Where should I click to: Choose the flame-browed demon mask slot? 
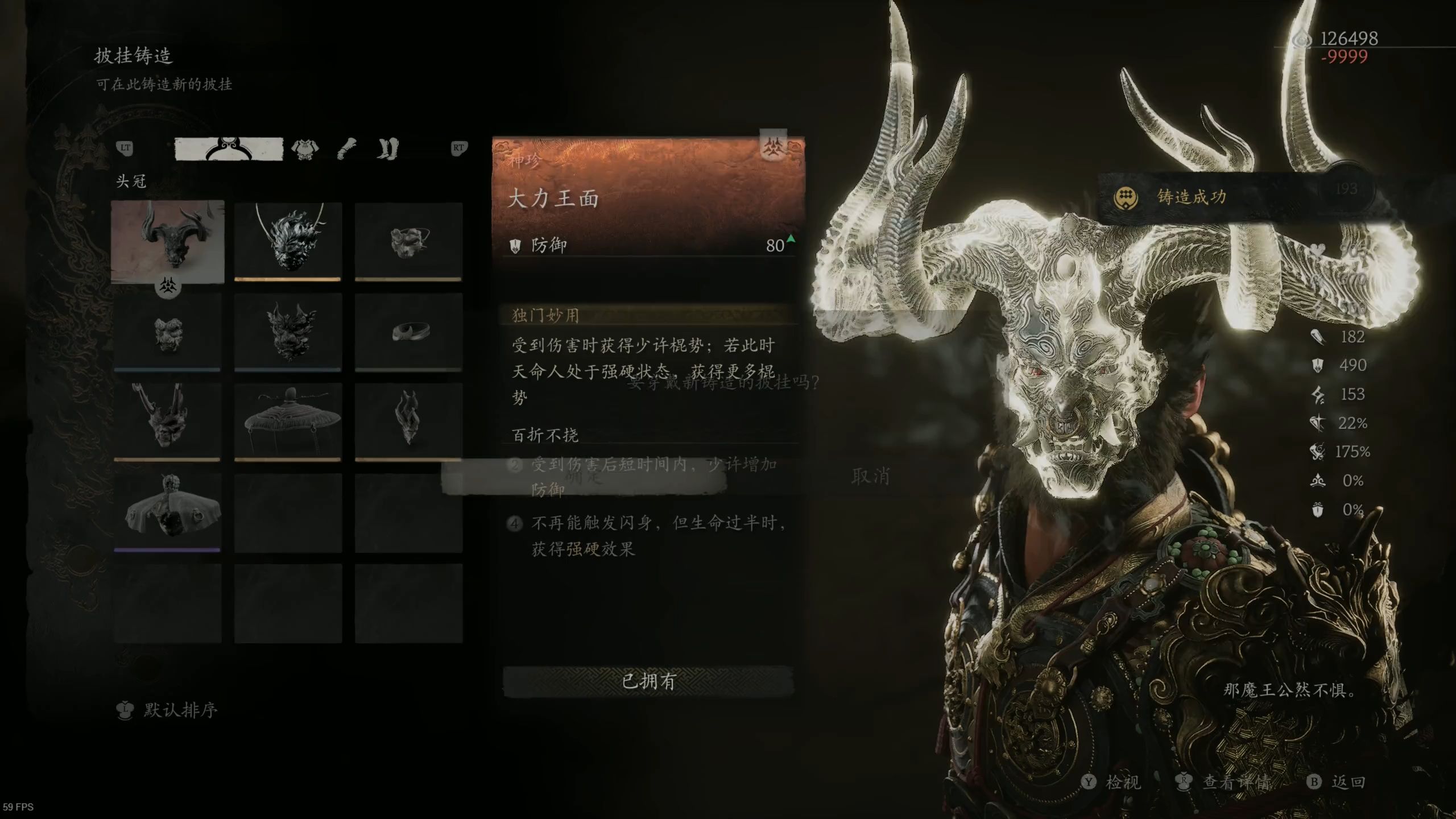click(288, 332)
